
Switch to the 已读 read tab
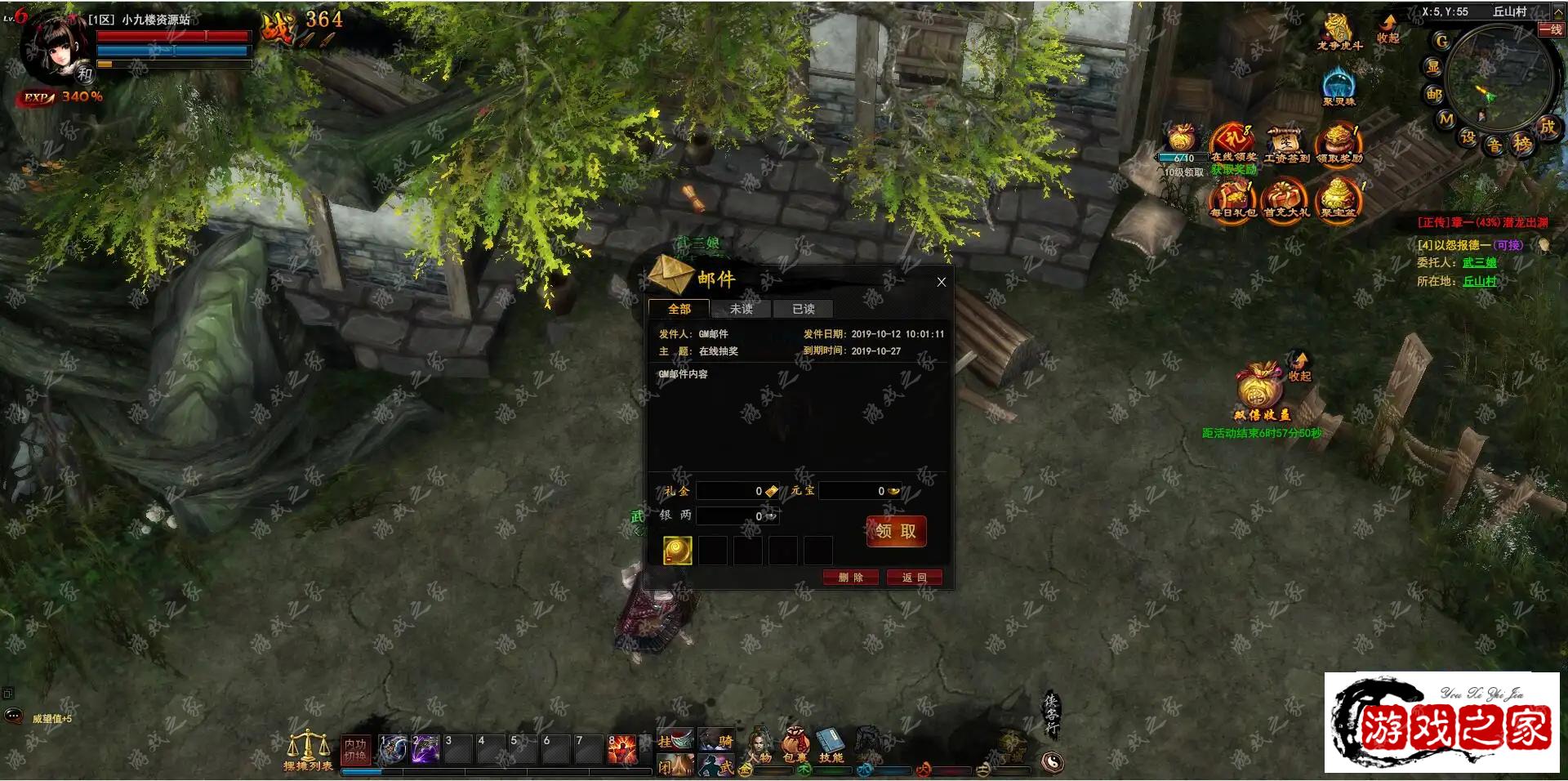pyautogui.click(x=803, y=309)
